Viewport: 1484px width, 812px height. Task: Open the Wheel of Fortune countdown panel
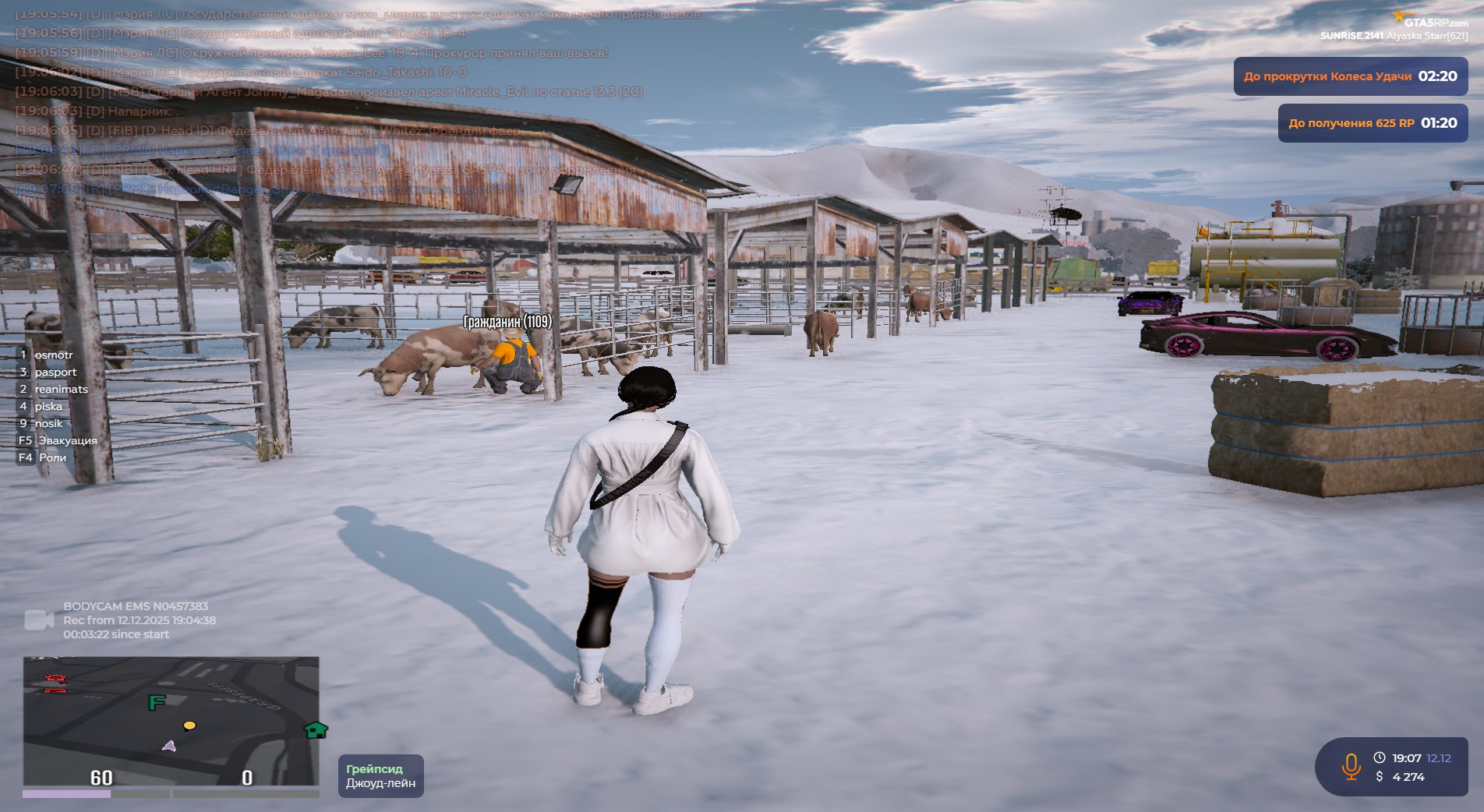pyautogui.click(x=1350, y=76)
